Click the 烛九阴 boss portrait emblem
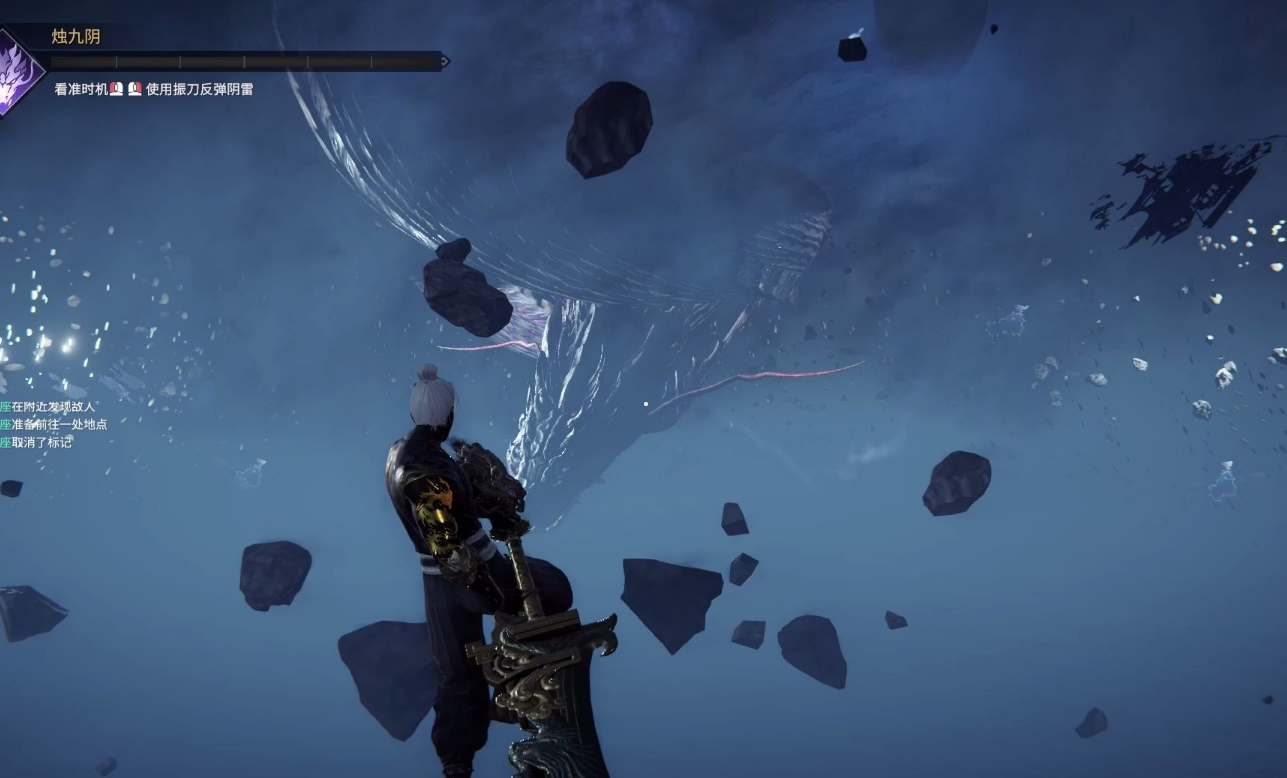This screenshot has height=778, width=1287. (15, 70)
